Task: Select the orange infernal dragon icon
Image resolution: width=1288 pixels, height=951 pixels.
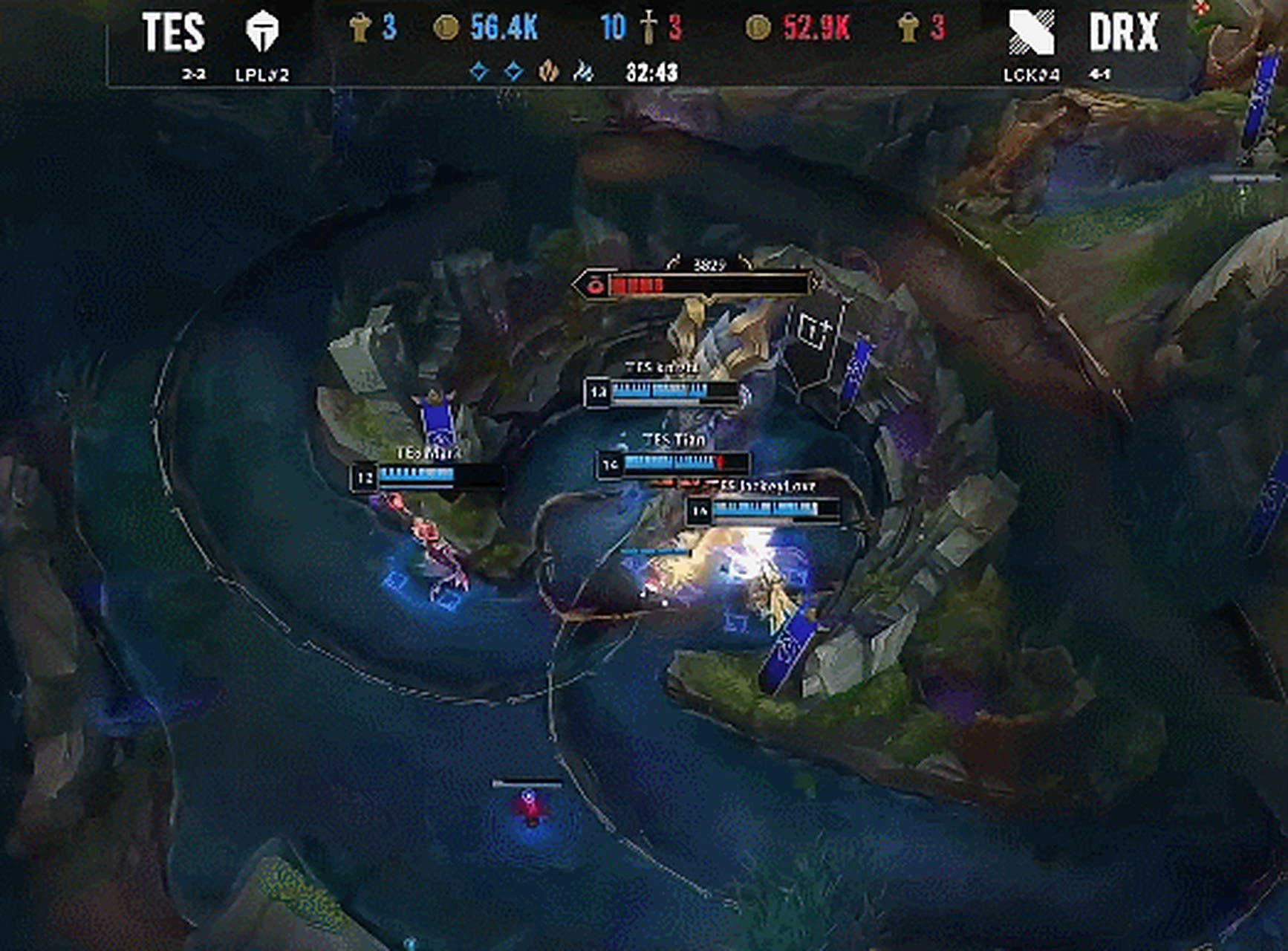Action: click(549, 71)
